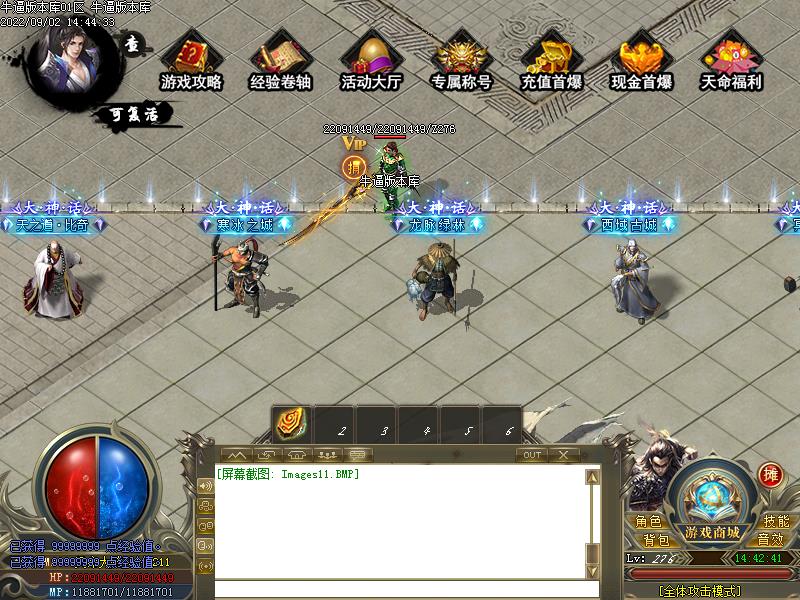This screenshot has width=800, height=600.
Task: Select the swirl skill in hotbar slot 1
Action: pos(292,423)
